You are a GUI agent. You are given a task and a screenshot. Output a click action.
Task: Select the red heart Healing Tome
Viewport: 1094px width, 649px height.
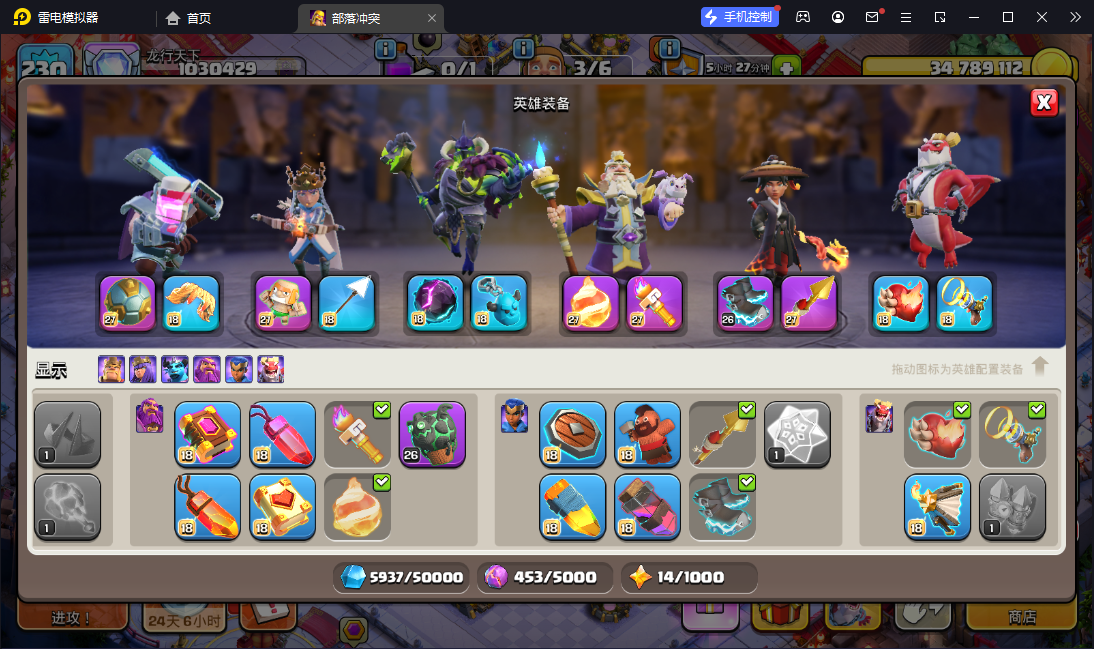282,506
